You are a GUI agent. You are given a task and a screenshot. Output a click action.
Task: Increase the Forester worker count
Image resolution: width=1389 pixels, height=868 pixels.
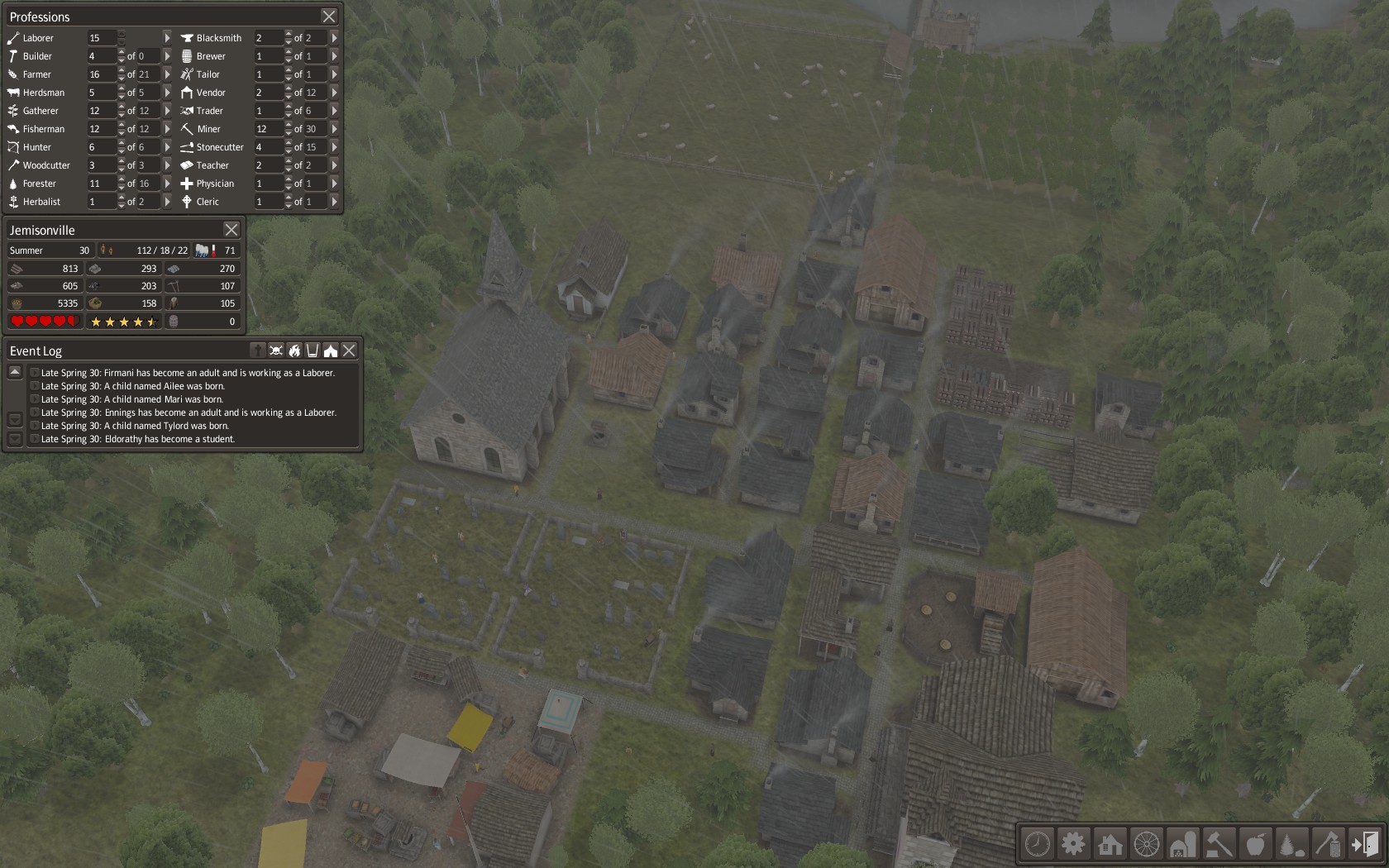point(122,180)
